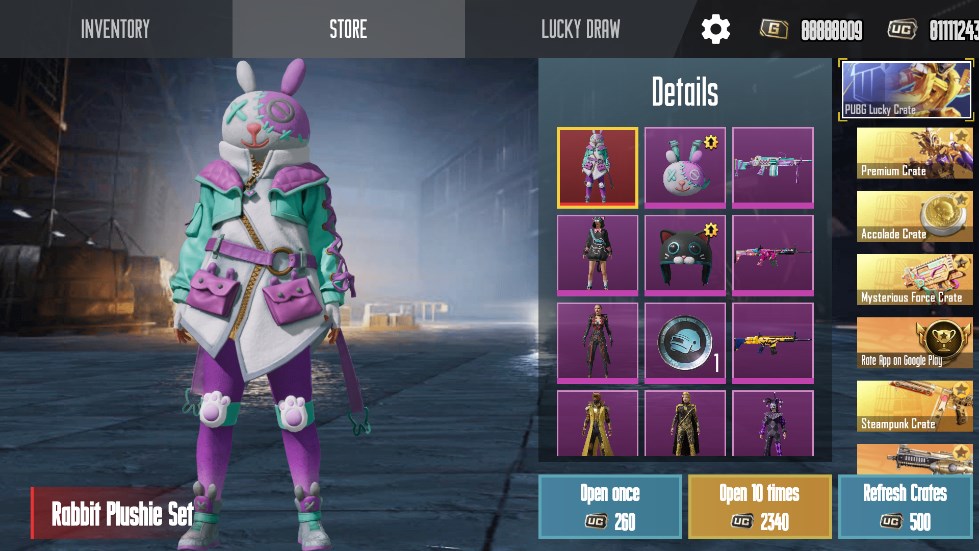View the yellow coat outfit tile
The height and width of the screenshot is (551, 979).
point(597,424)
